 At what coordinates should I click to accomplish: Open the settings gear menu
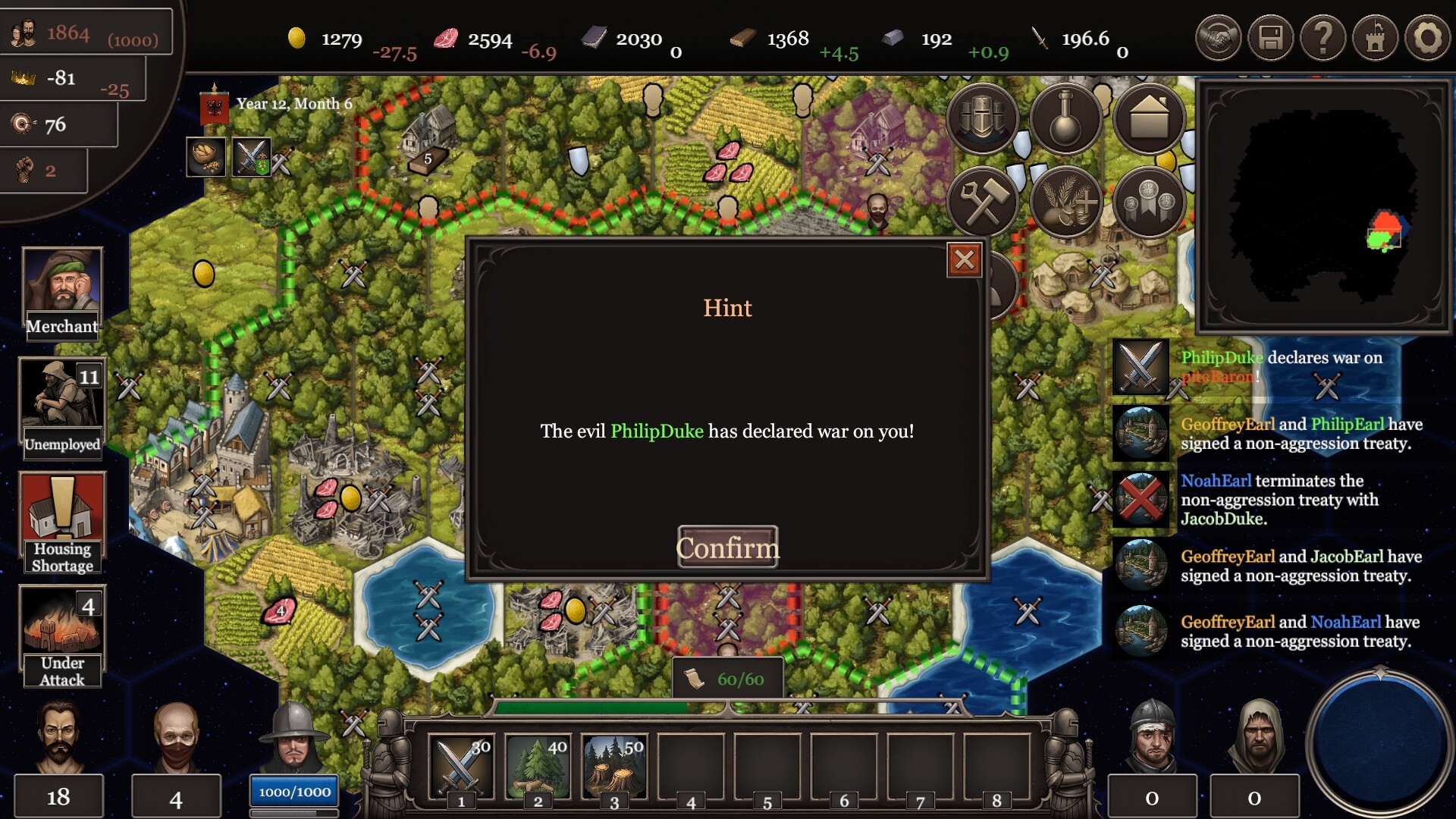[x=1427, y=38]
